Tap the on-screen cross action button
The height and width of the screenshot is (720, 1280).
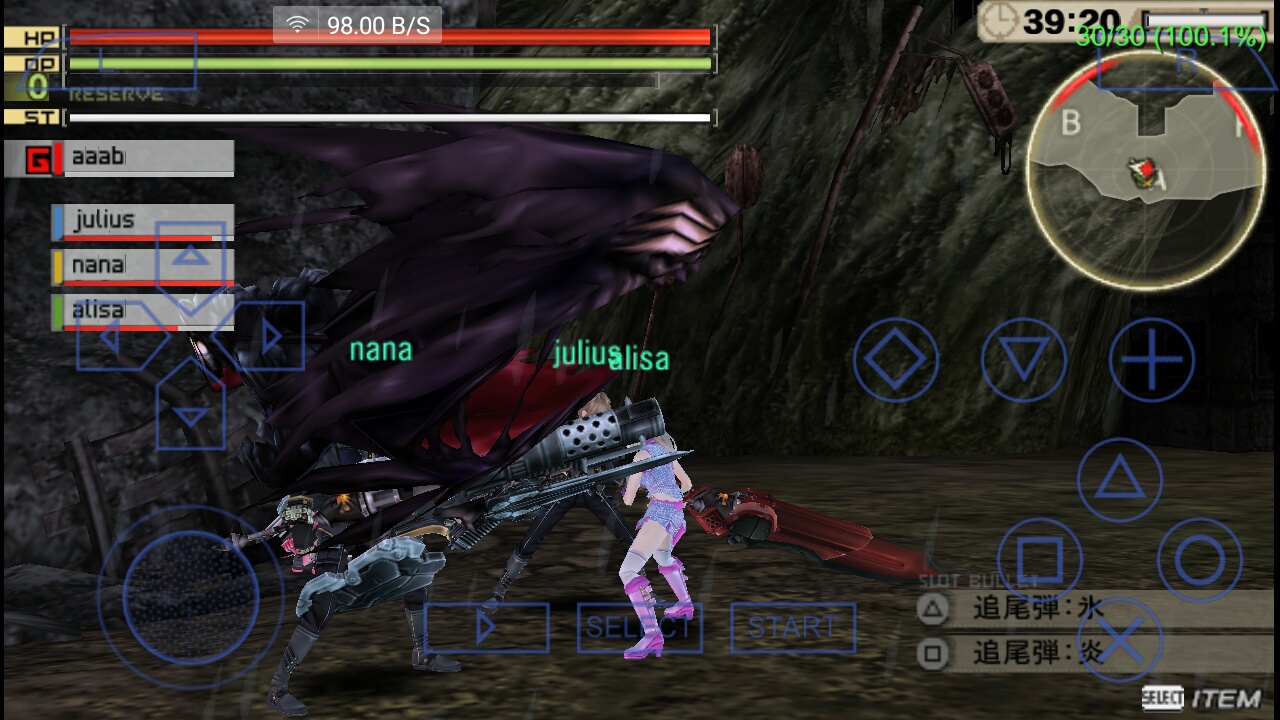pos(1120,640)
